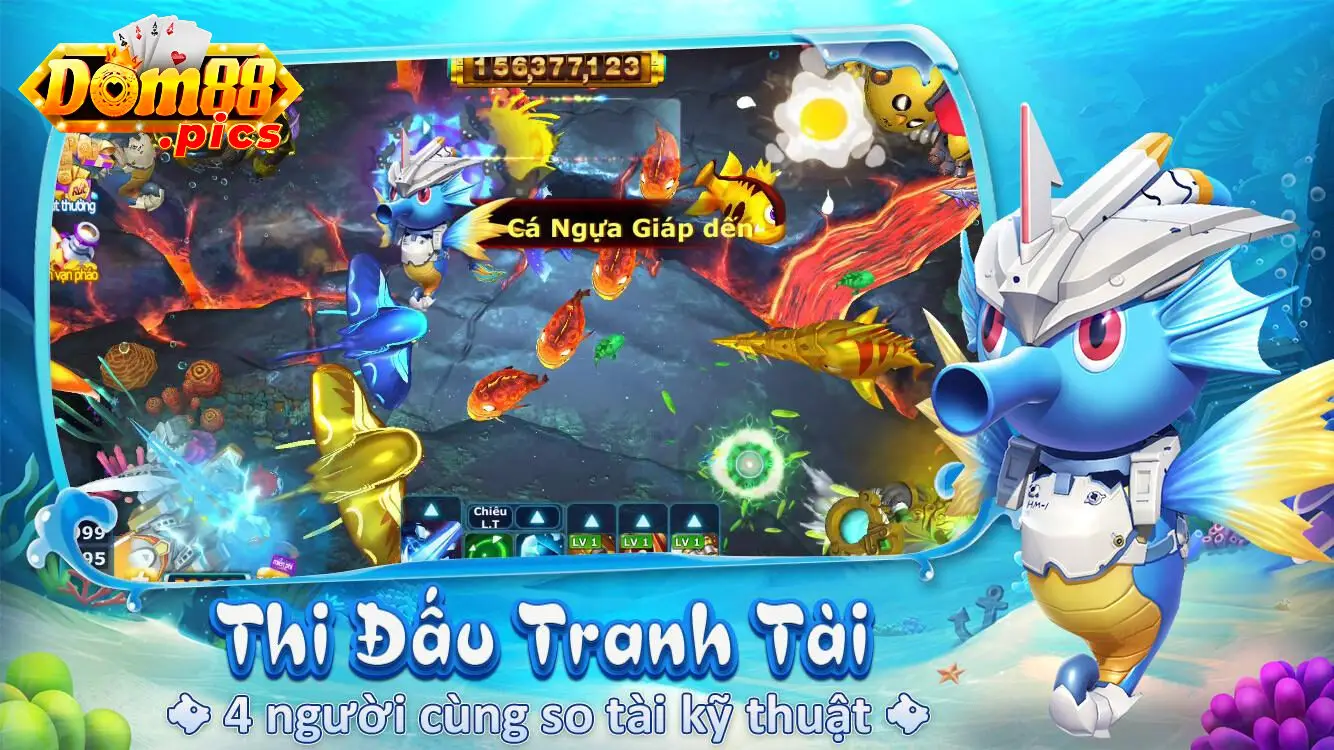The width and height of the screenshot is (1334, 750).
Task: Activate the ice freeze skill icon
Action: pos(539,545)
